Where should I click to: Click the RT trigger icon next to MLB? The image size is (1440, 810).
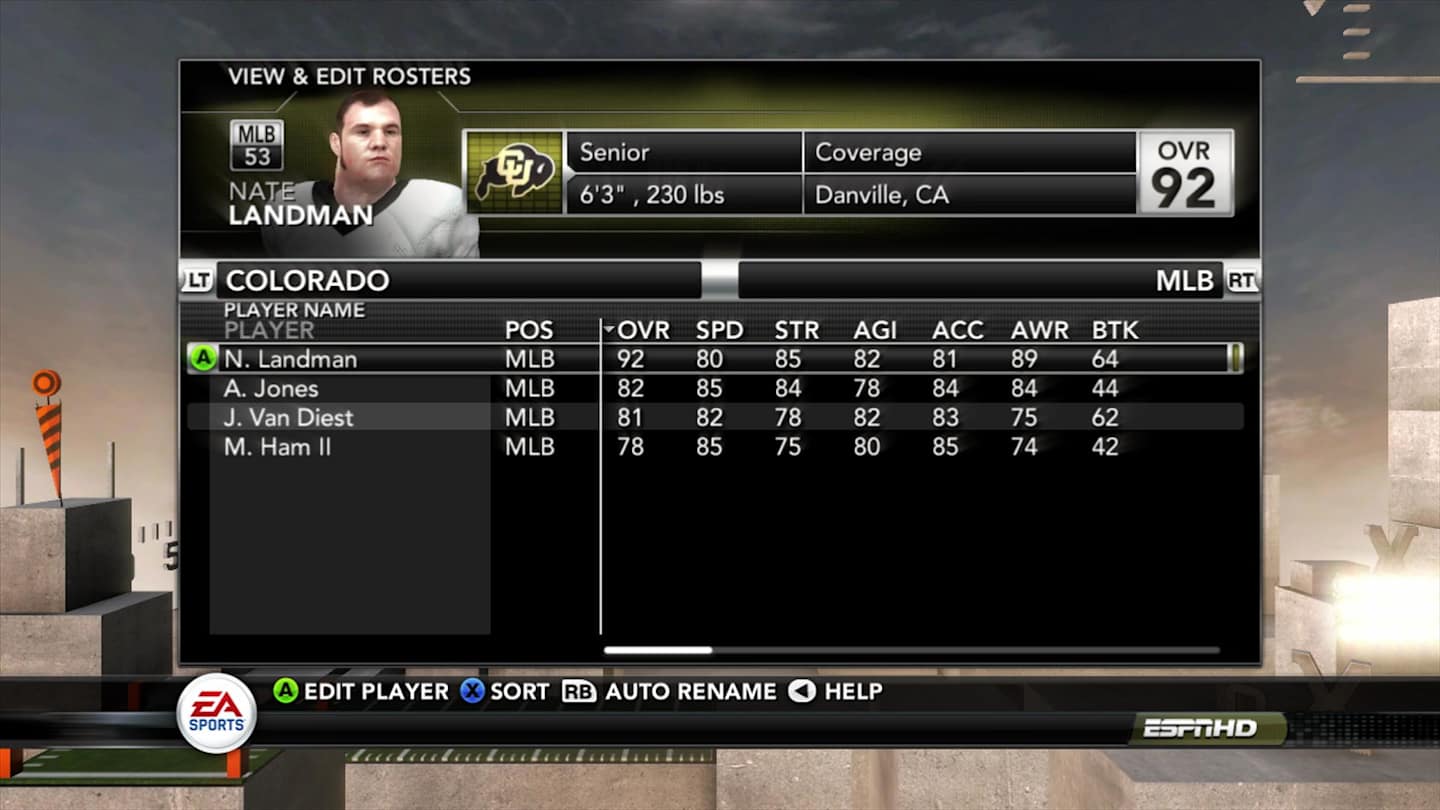1242,281
